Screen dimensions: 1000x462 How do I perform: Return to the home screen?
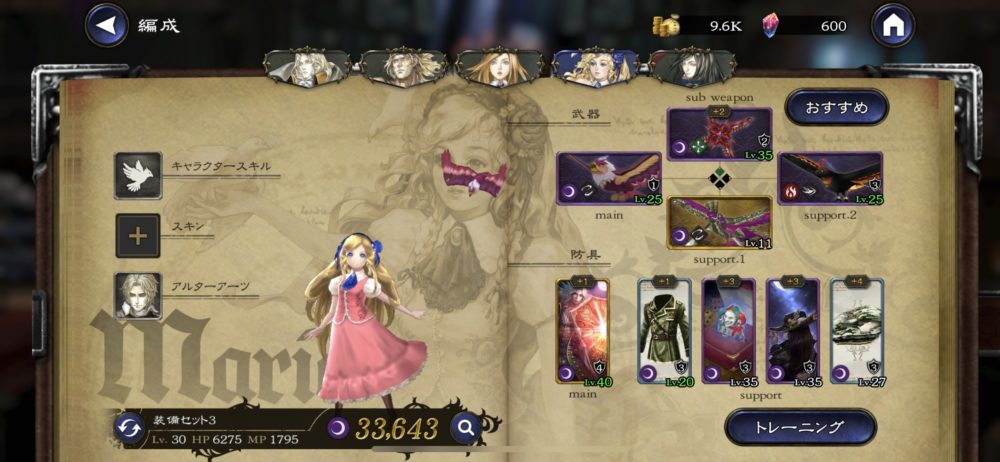point(893,25)
